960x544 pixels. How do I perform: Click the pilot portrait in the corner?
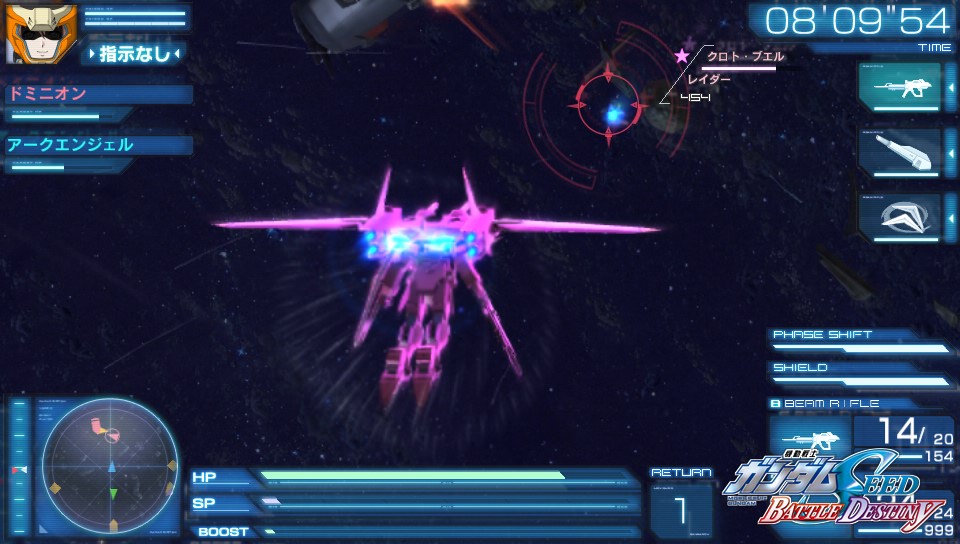[29, 34]
